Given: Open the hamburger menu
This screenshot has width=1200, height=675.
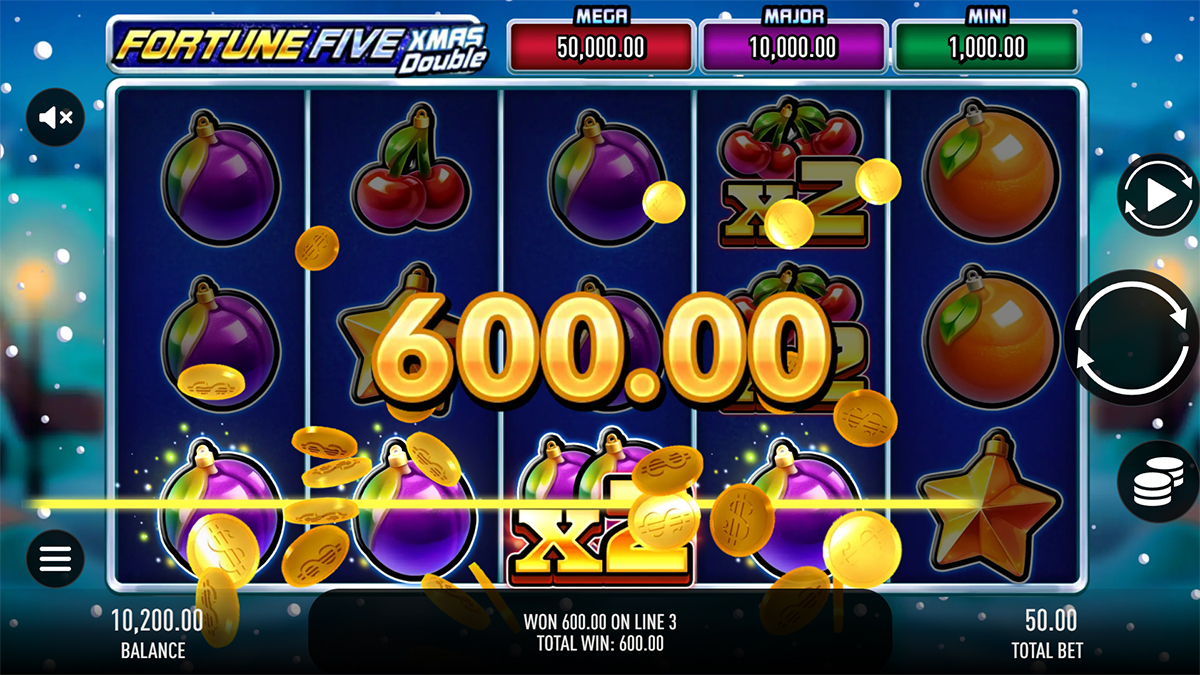Looking at the screenshot, I should point(55,558).
